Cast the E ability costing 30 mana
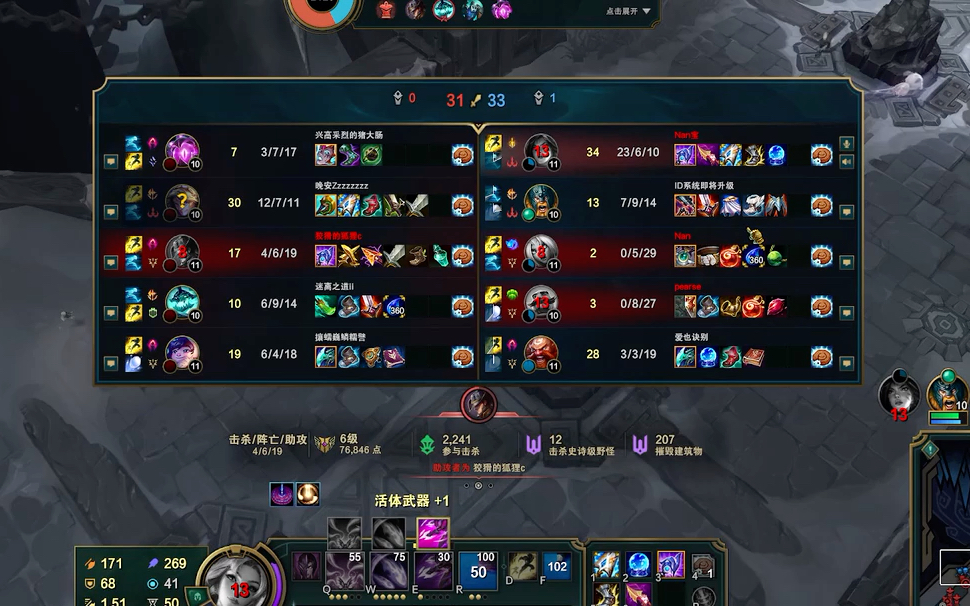The image size is (970, 606). tap(434, 571)
